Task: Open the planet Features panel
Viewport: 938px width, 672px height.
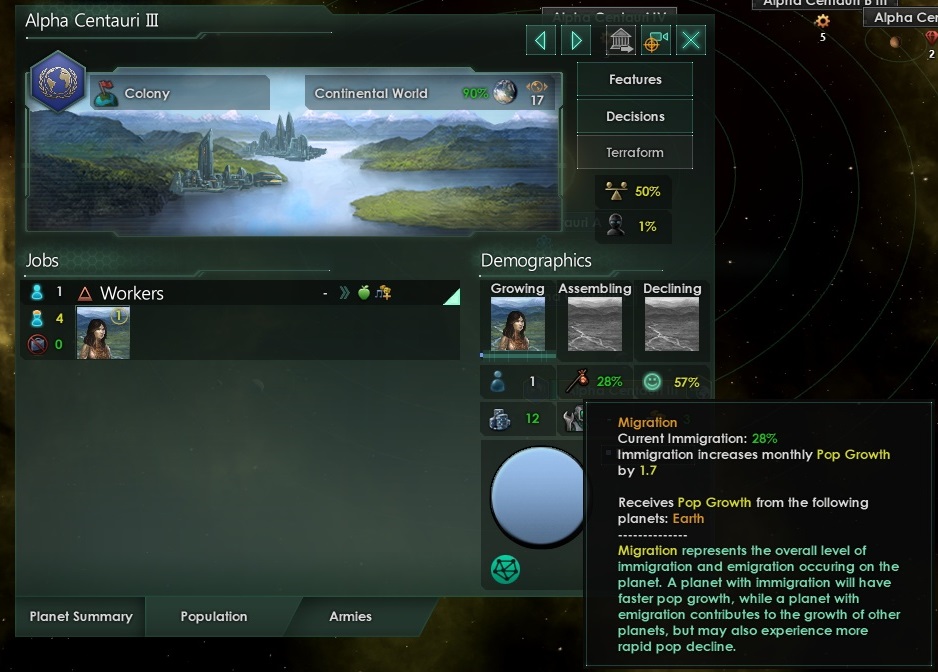Action: tap(635, 79)
